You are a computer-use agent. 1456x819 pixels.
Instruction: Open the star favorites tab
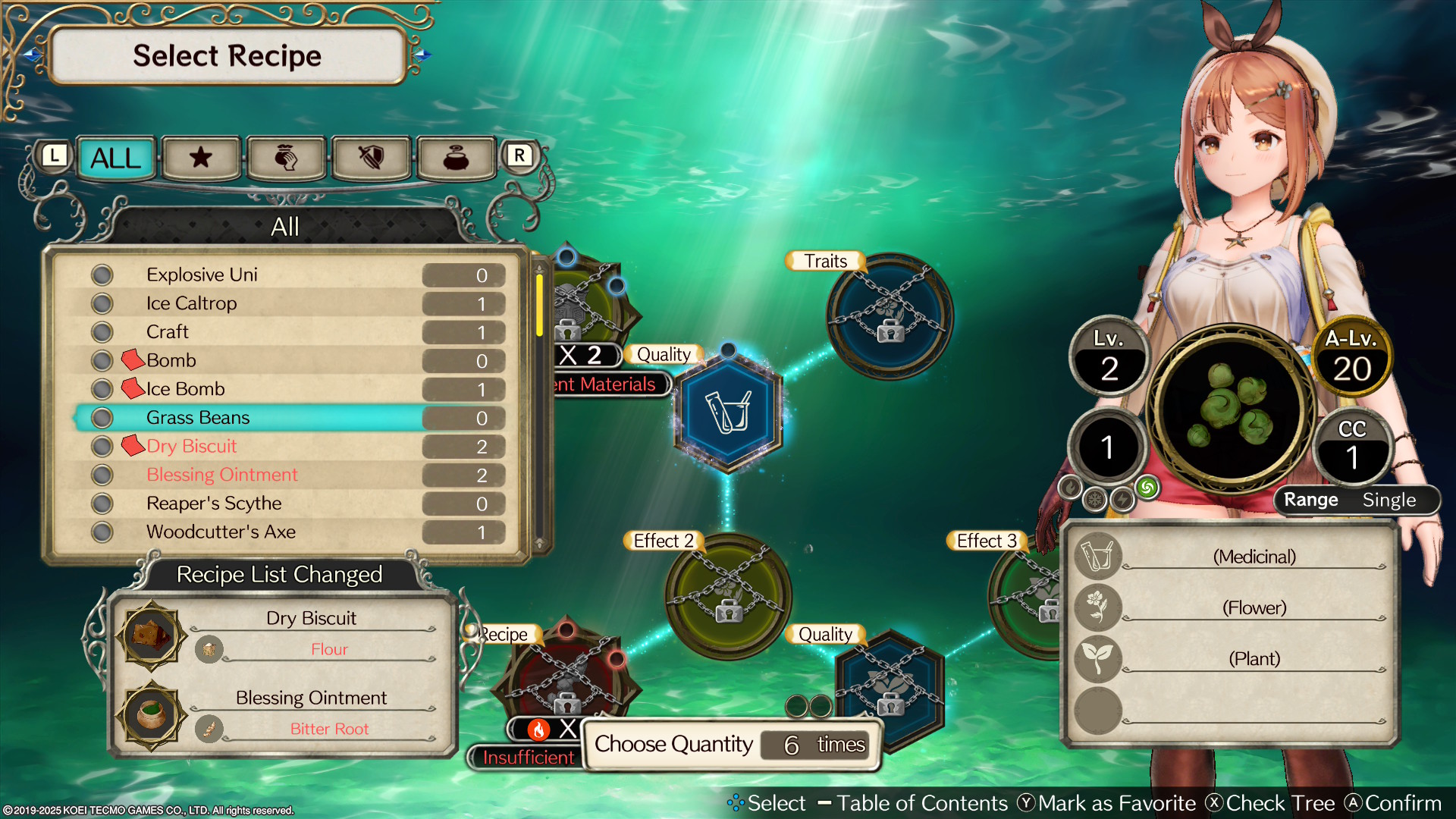tap(201, 158)
